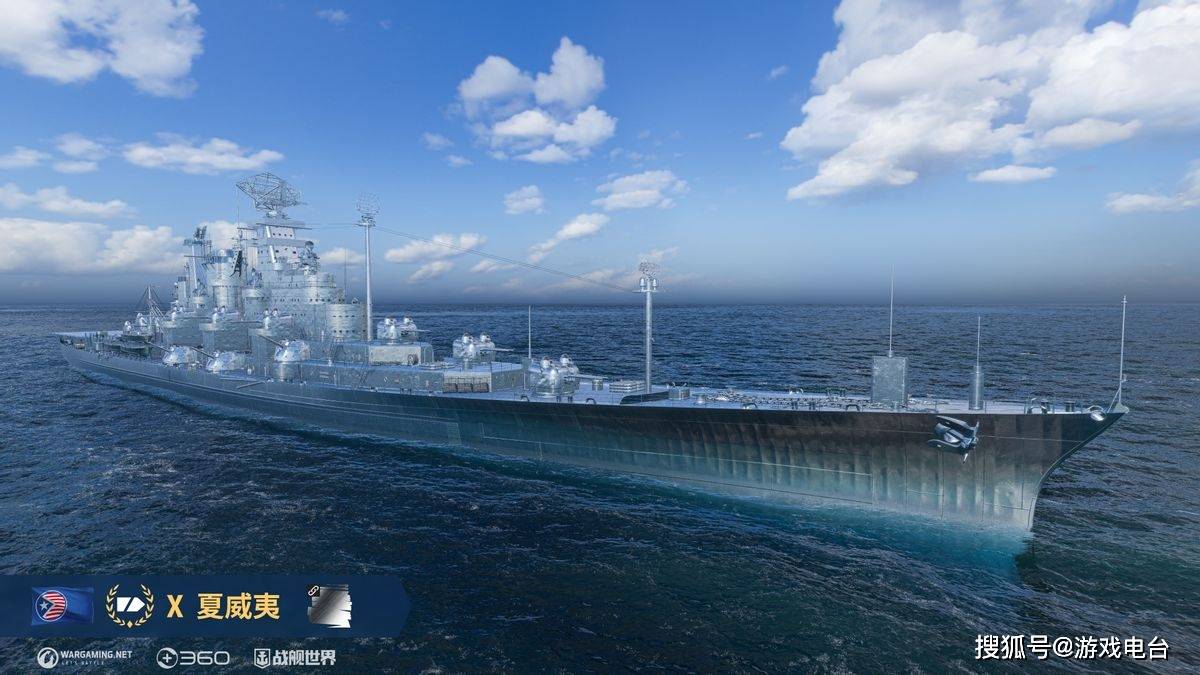The width and height of the screenshot is (1200, 675).
Task: Open the silver camouflage icon
Action: coord(329,606)
